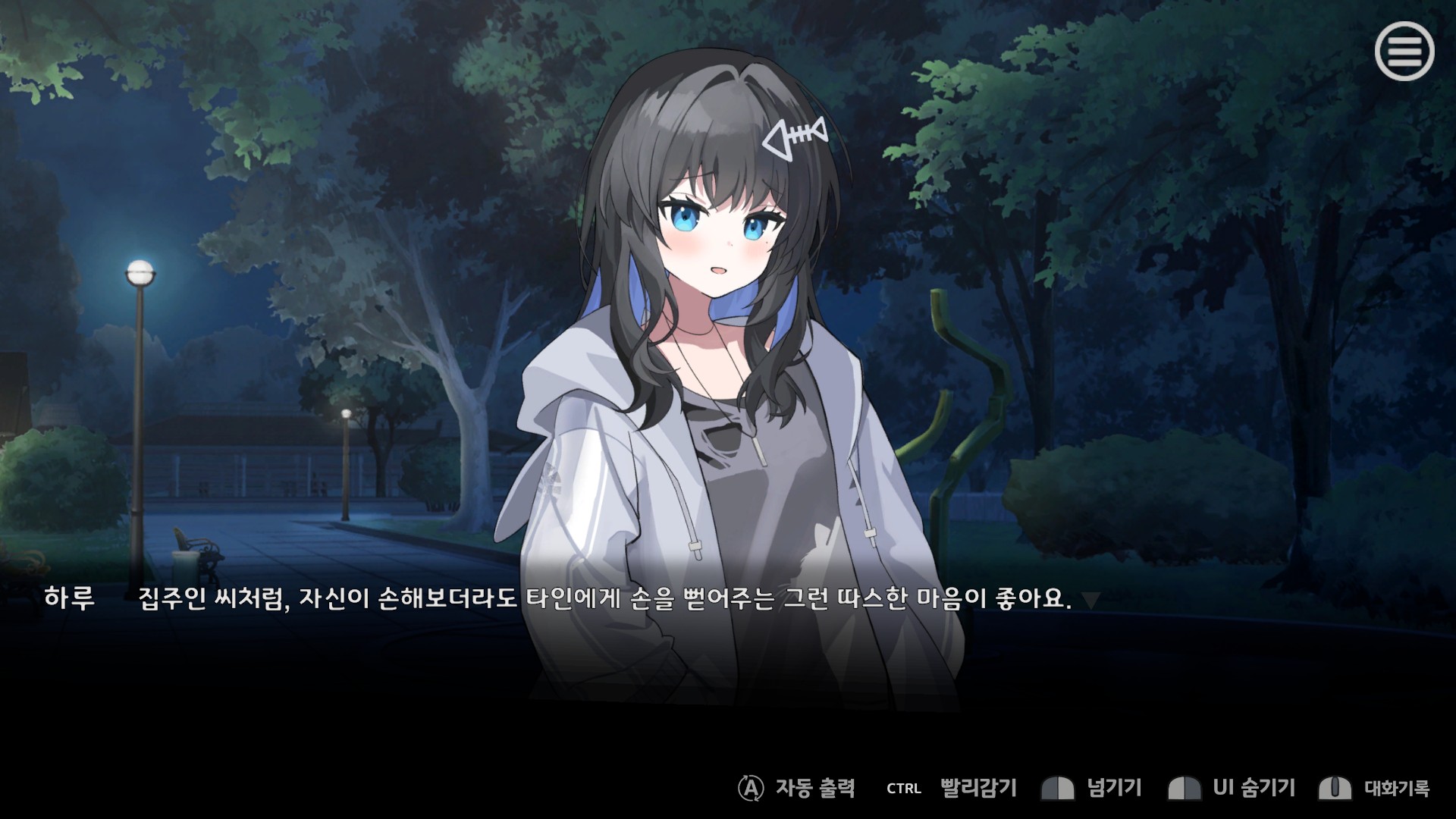The height and width of the screenshot is (819, 1456).
Task: Click 넘기기 to advance the dialogue
Action: pos(1113,788)
